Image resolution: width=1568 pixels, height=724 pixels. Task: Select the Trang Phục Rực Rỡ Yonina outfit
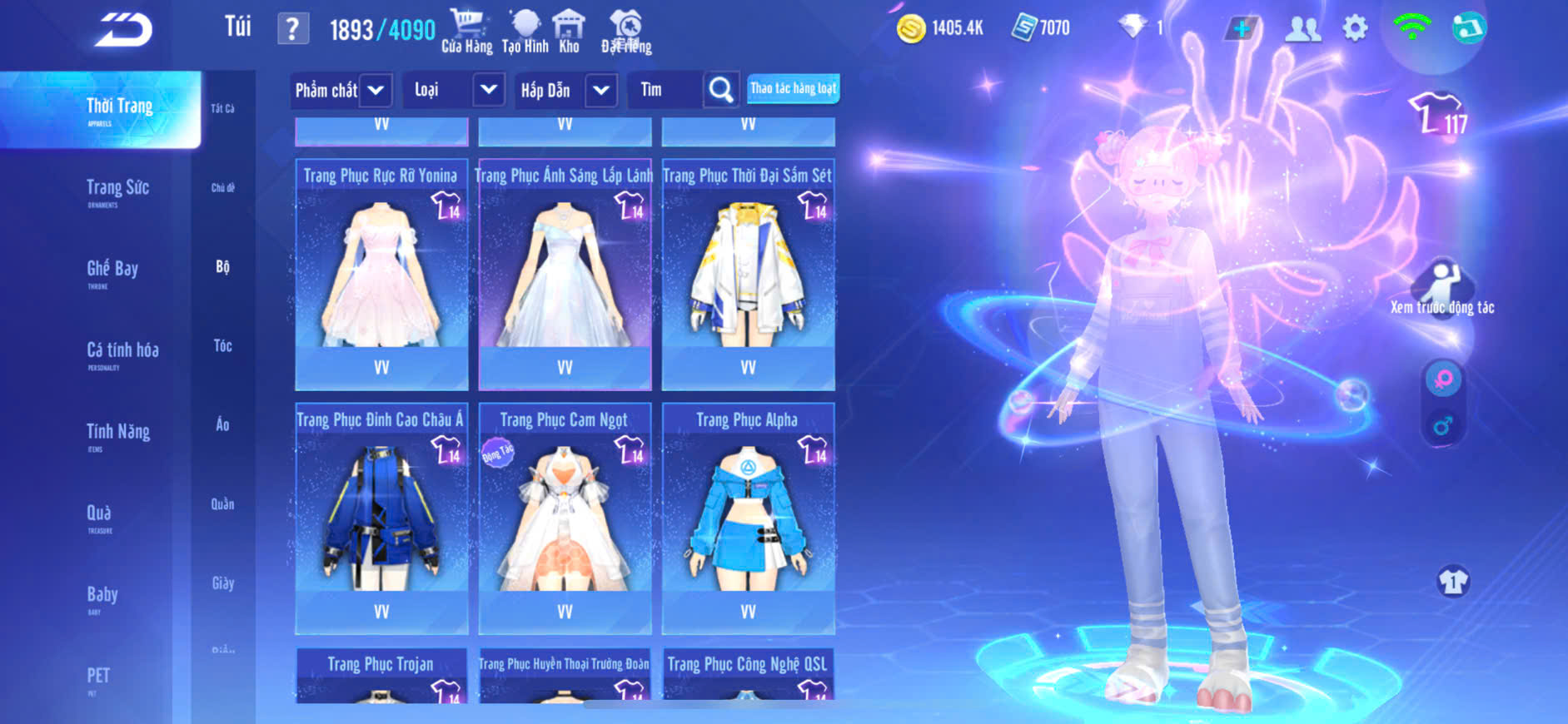tap(381, 275)
